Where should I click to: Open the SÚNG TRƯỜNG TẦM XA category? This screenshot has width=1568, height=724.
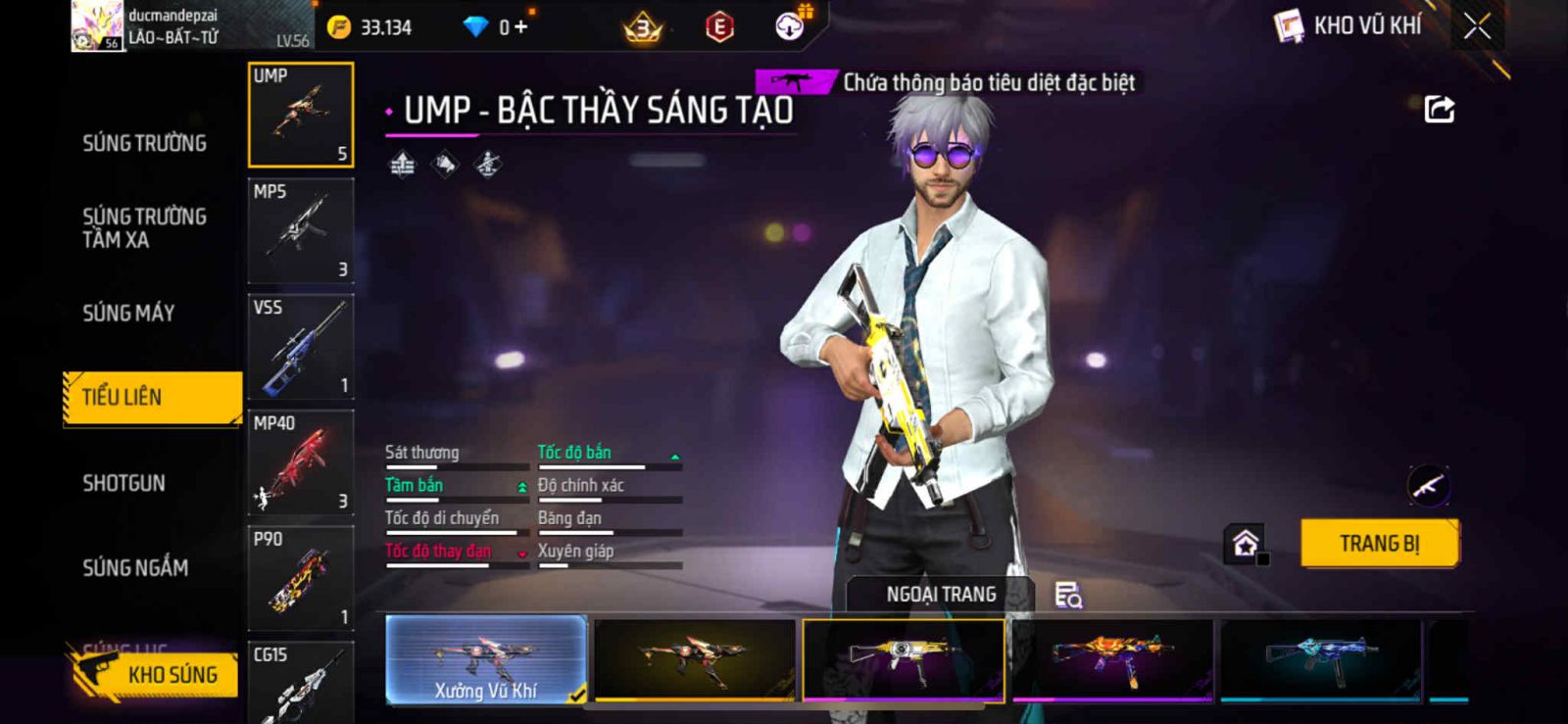[144, 227]
